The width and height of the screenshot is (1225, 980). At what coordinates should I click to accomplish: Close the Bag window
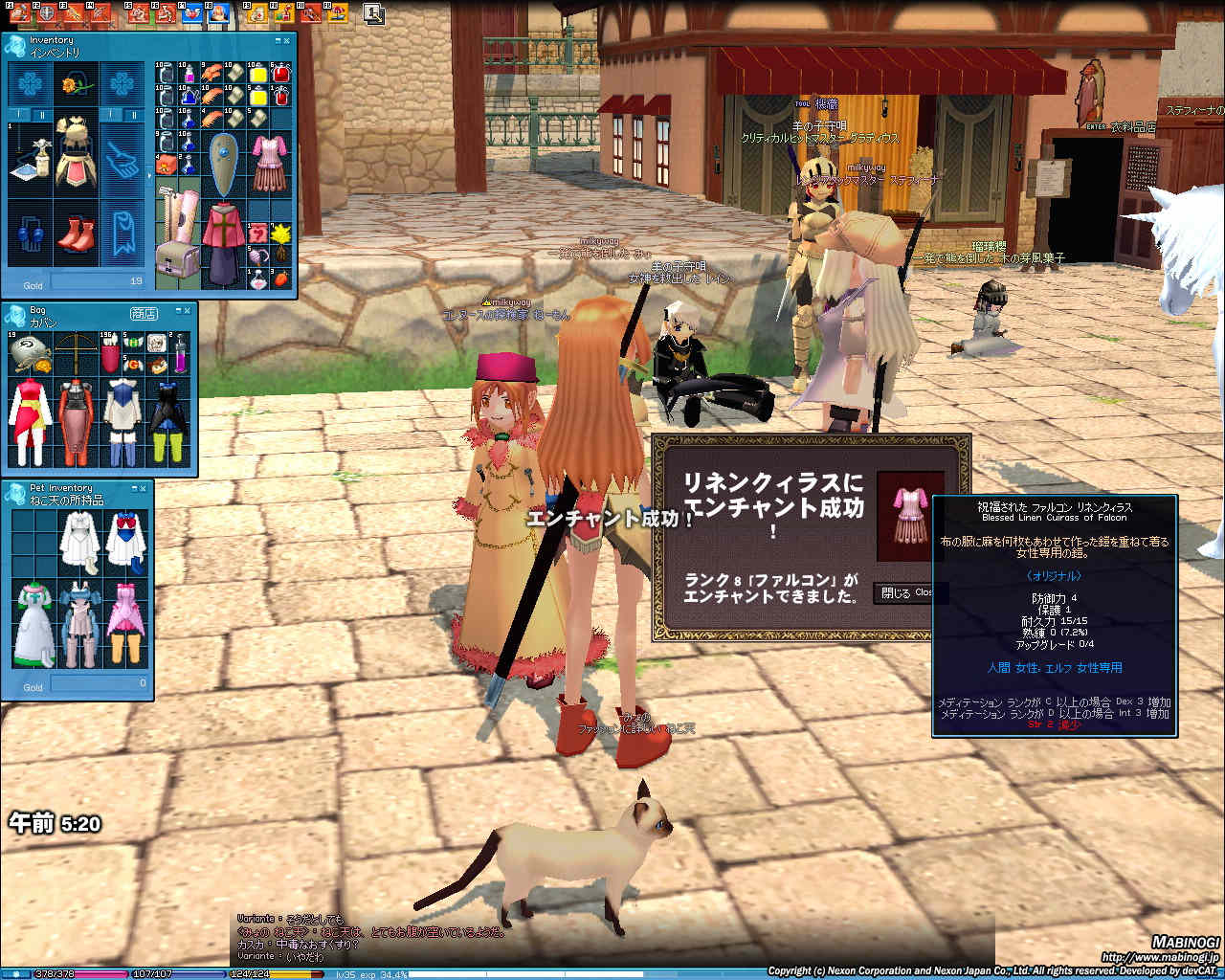[187, 310]
